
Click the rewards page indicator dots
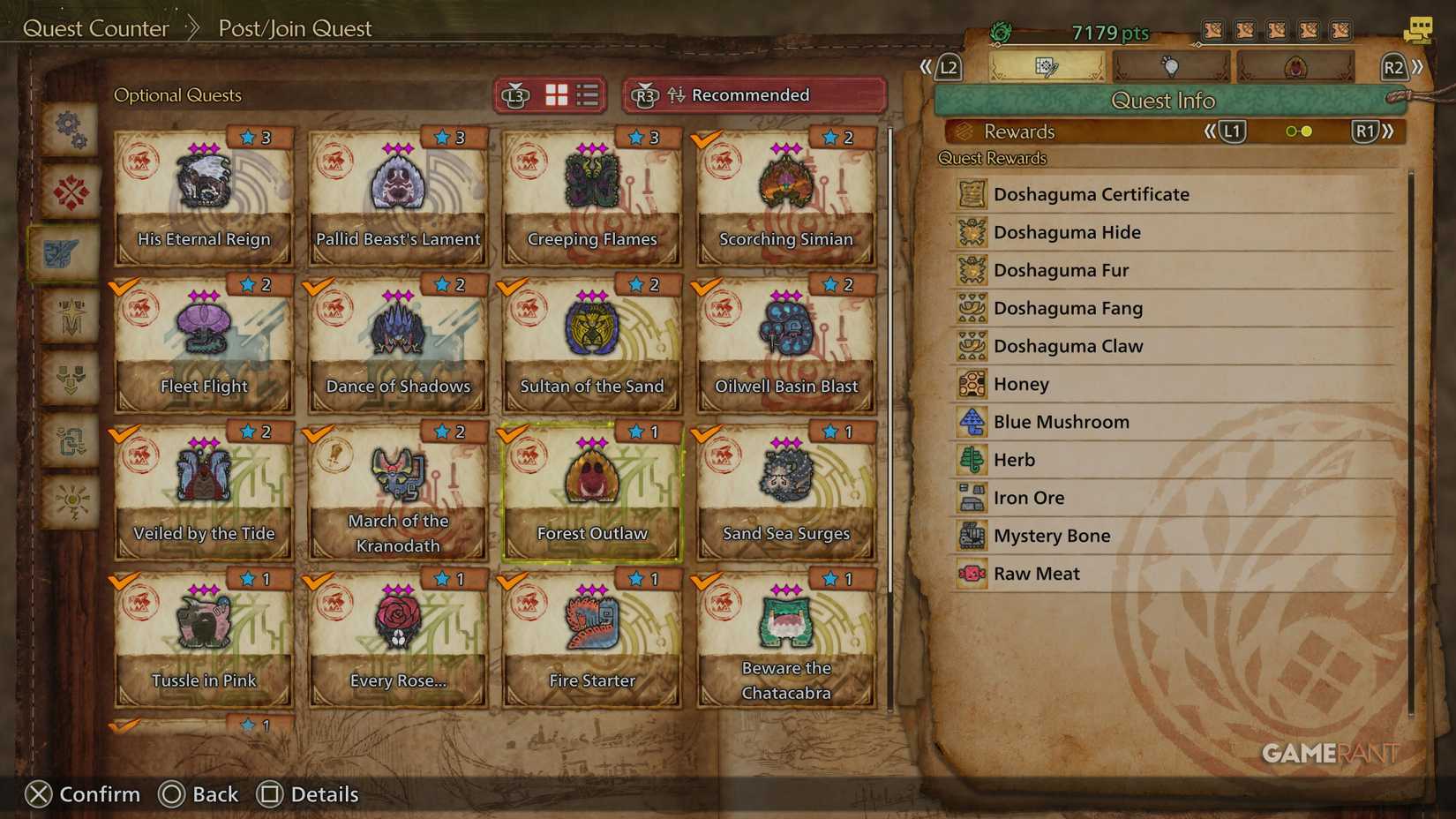(1298, 131)
